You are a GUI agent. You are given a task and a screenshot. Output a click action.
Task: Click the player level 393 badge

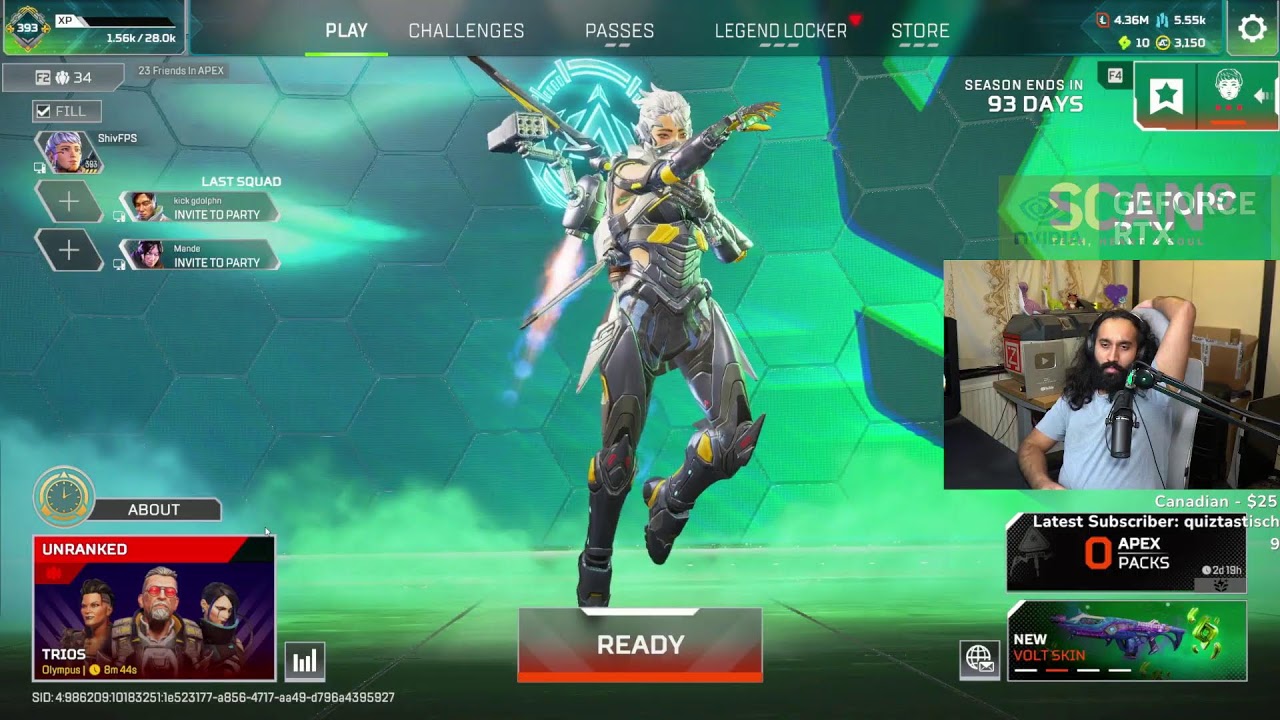coord(27,28)
